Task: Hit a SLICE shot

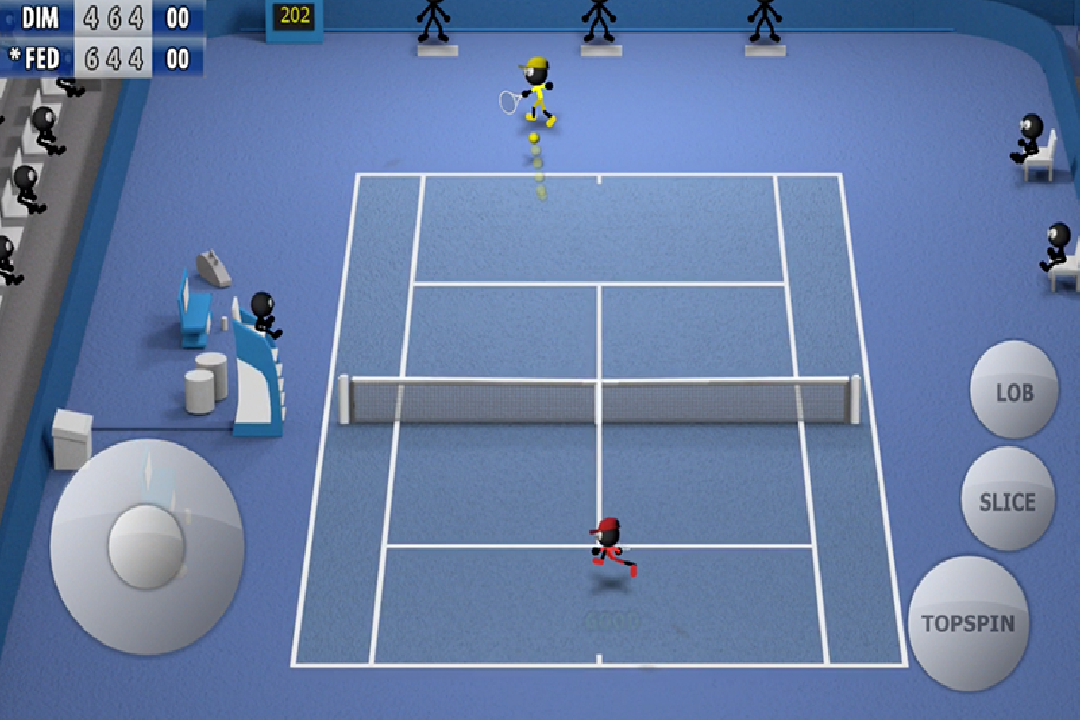Action: click(1007, 500)
